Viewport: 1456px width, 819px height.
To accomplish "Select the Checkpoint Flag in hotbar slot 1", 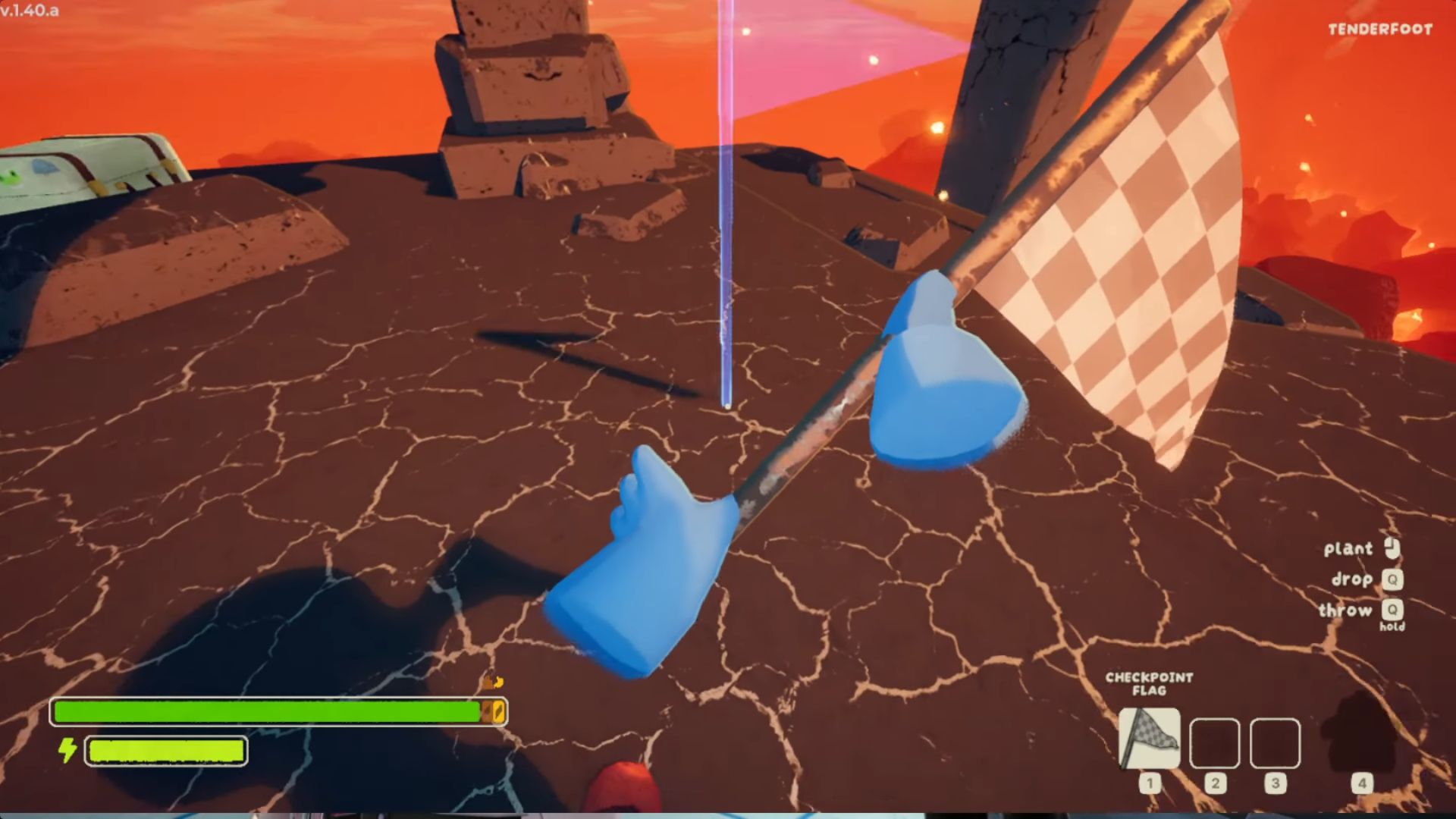I will 1149,739.
